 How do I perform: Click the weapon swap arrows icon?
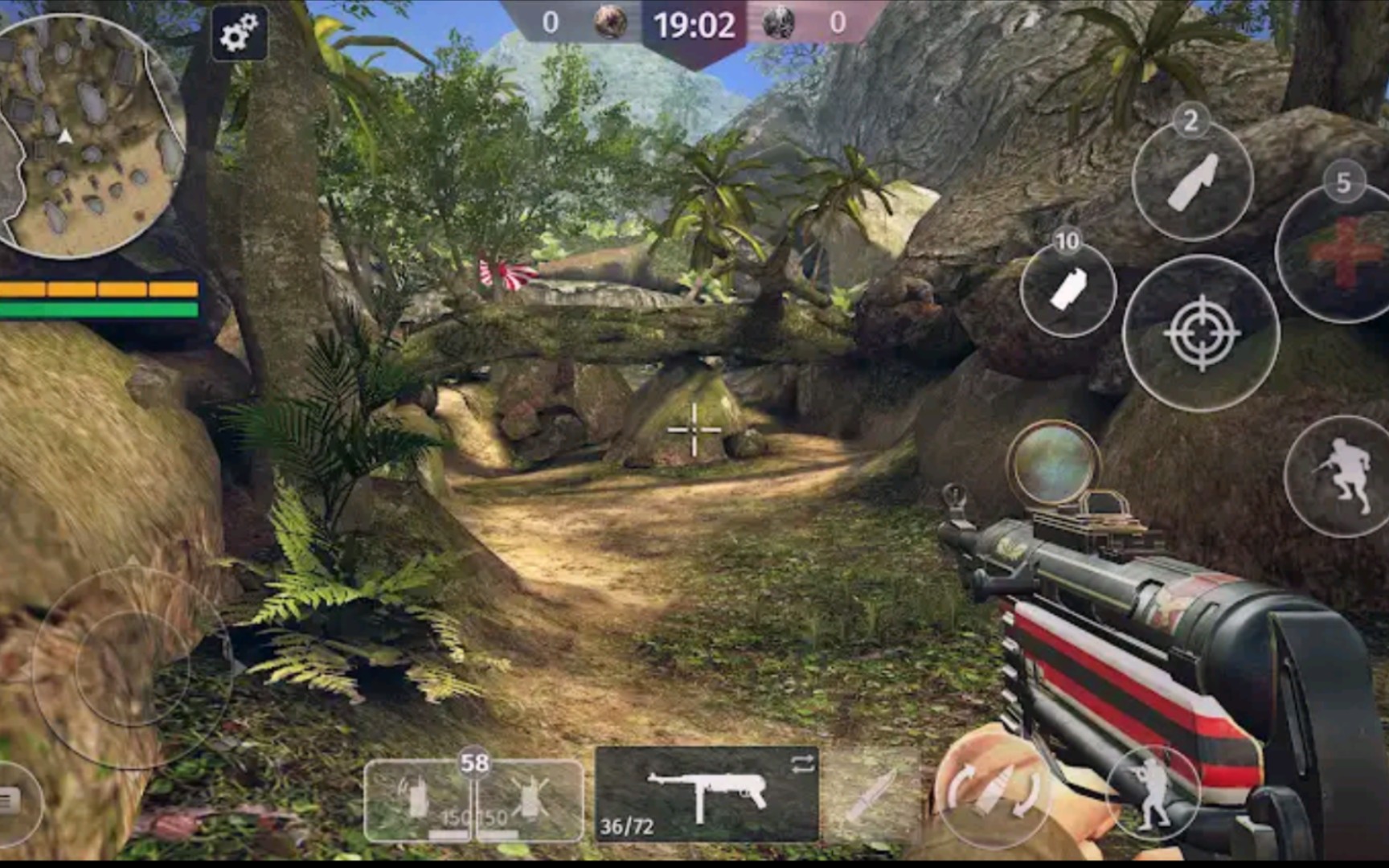tap(802, 764)
